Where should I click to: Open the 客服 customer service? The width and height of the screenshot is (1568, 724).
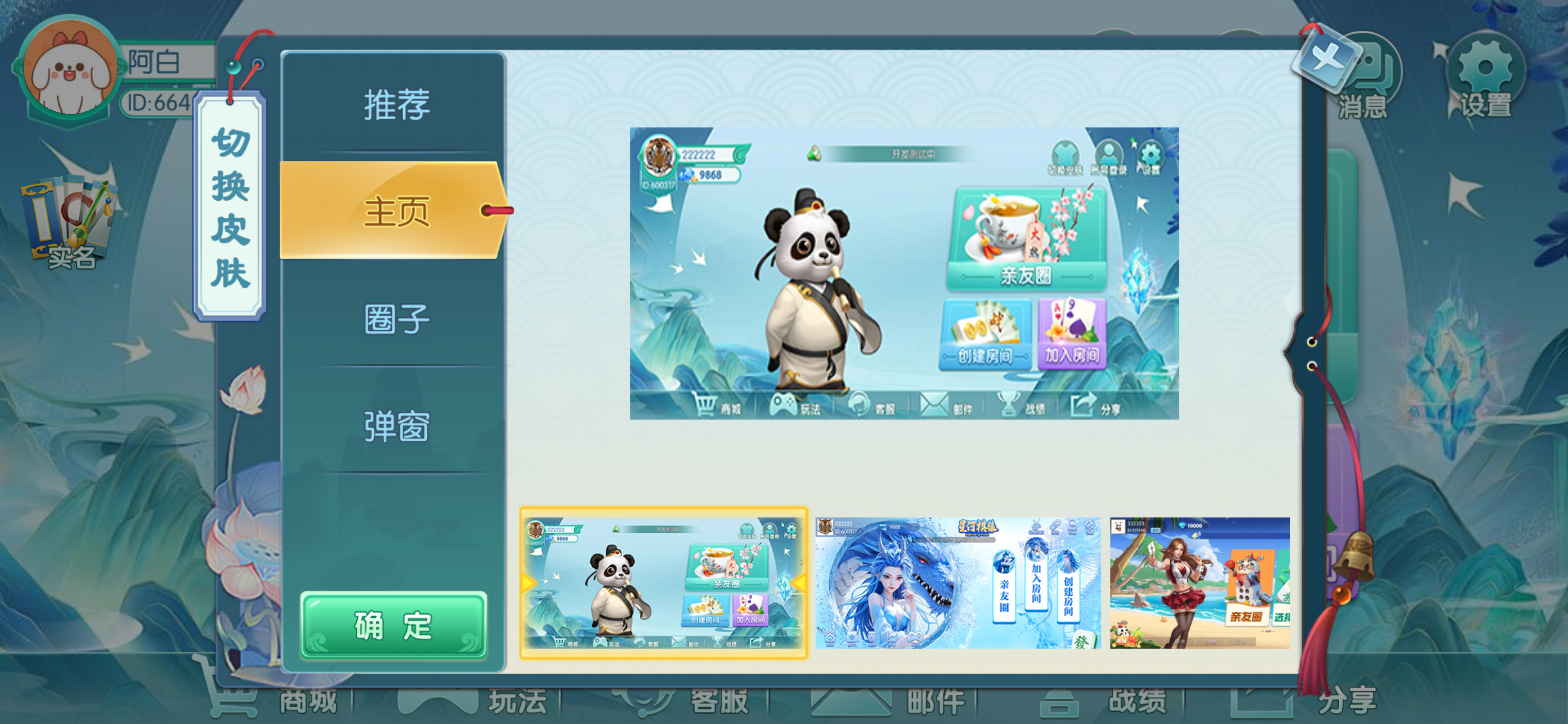coord(694,701)
